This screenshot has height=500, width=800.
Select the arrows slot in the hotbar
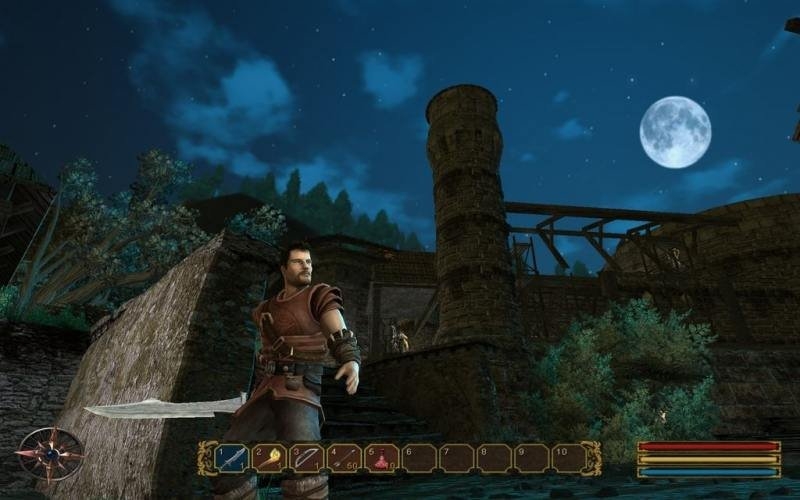pos(344,458)
